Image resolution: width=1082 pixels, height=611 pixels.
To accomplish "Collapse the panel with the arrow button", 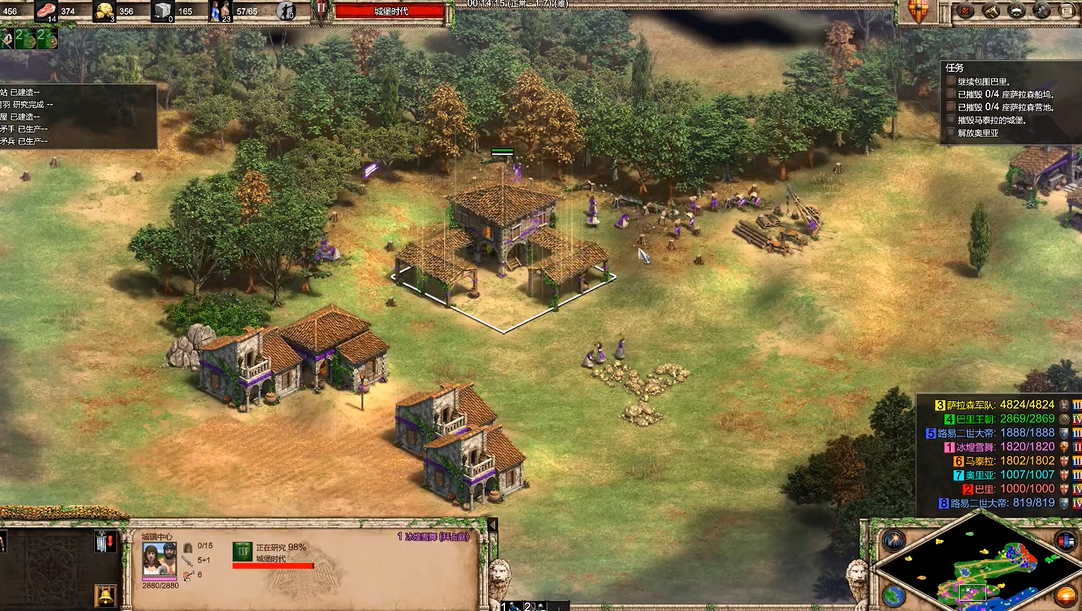I will point(491,525).
